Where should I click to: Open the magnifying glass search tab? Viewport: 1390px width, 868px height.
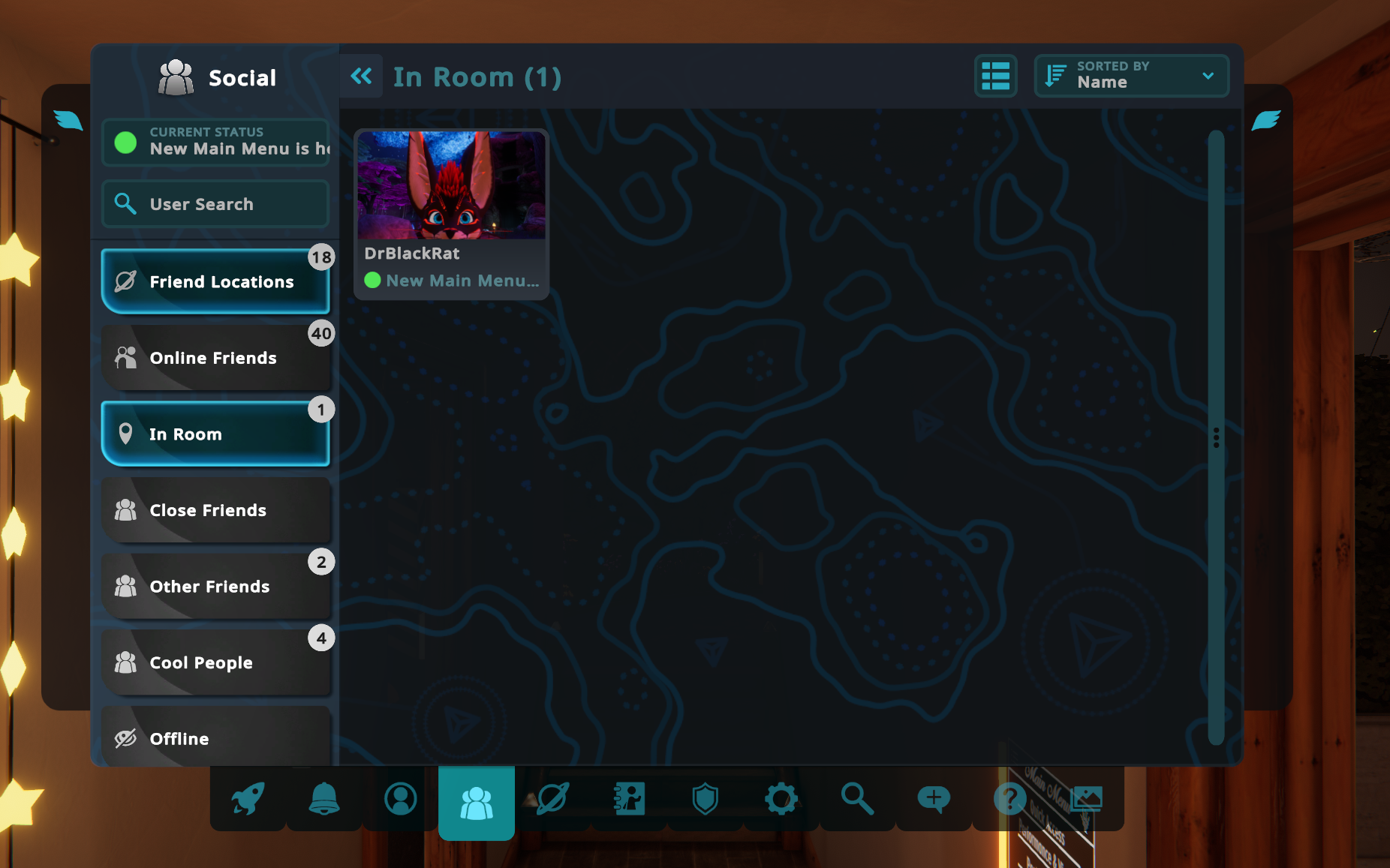857,798
